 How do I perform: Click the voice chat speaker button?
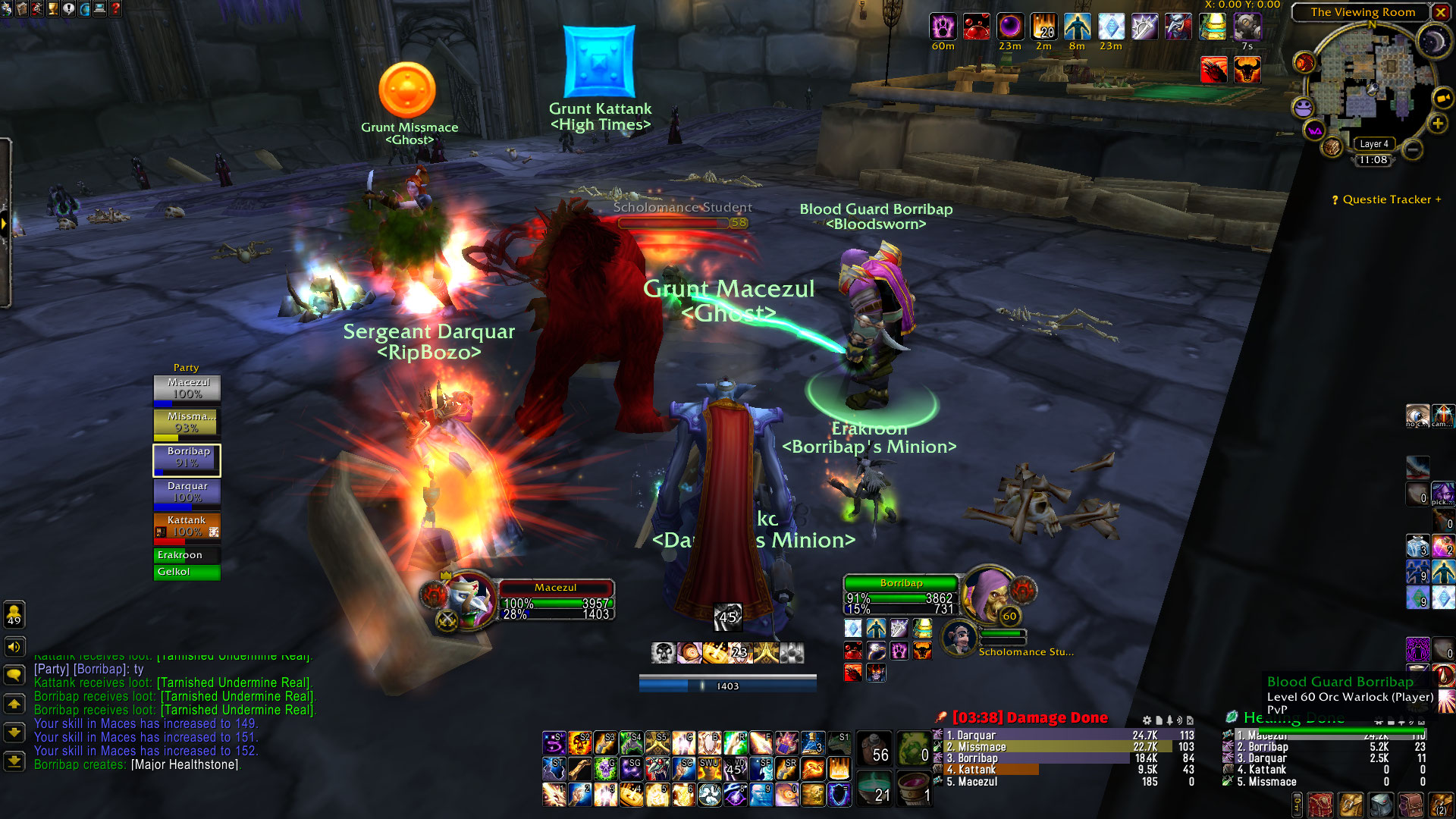(x=14, y=647)
